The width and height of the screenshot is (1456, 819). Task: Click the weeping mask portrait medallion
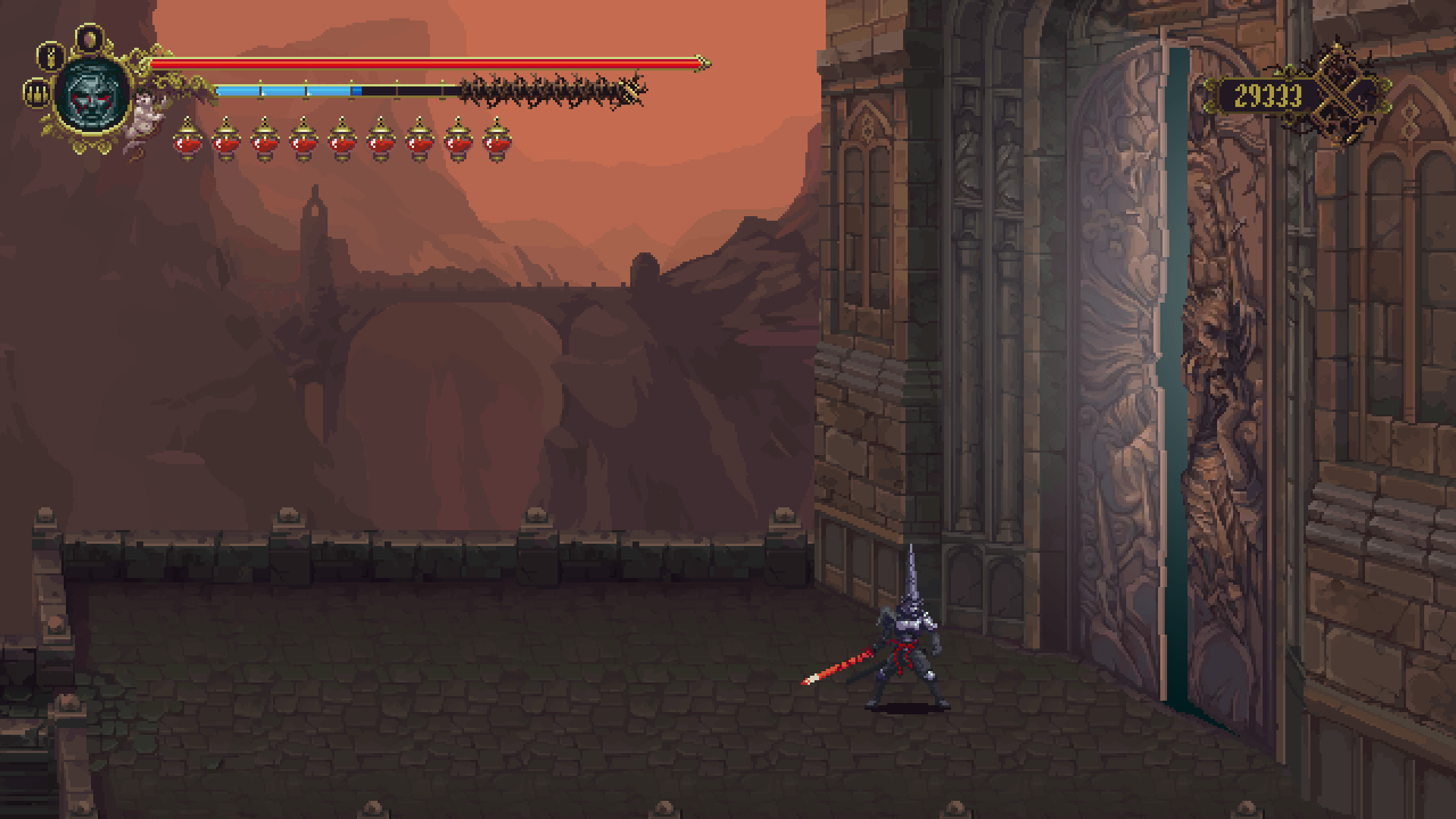[92, 96]
